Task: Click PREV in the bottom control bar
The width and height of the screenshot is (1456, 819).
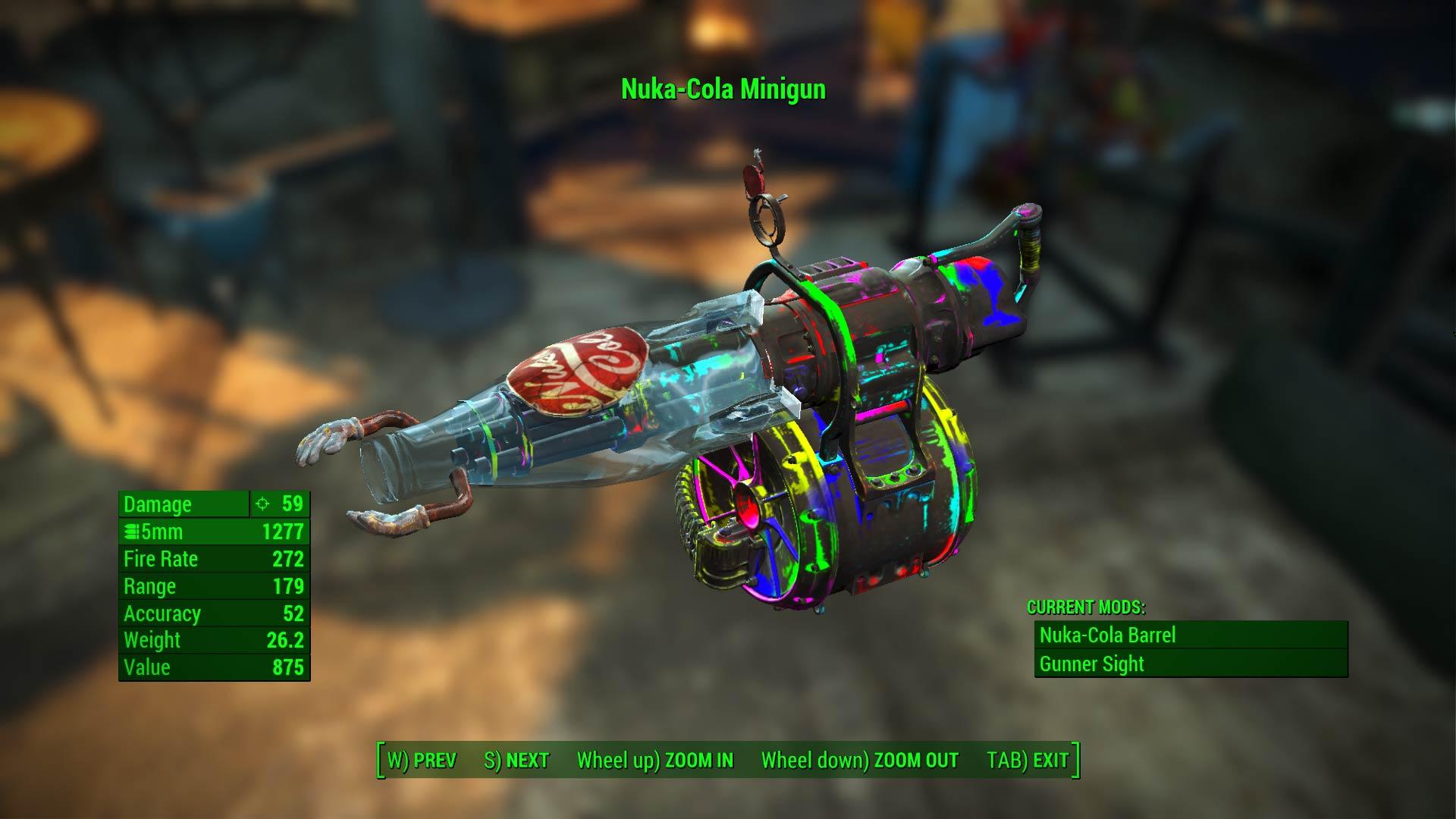Action: click(x=423, y=758)
